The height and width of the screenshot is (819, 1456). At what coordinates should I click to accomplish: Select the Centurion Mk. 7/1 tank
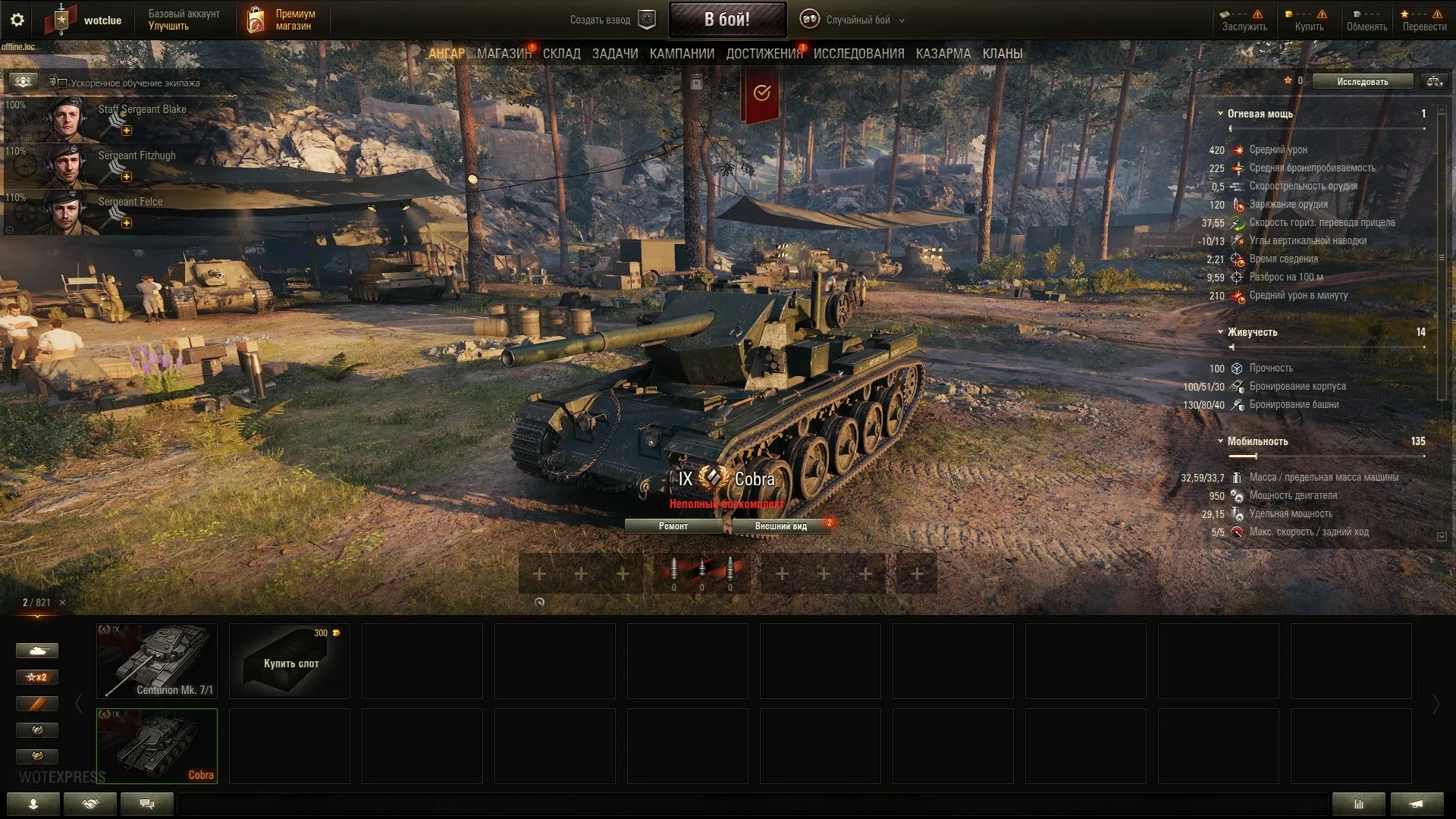[x=157, y=661]
